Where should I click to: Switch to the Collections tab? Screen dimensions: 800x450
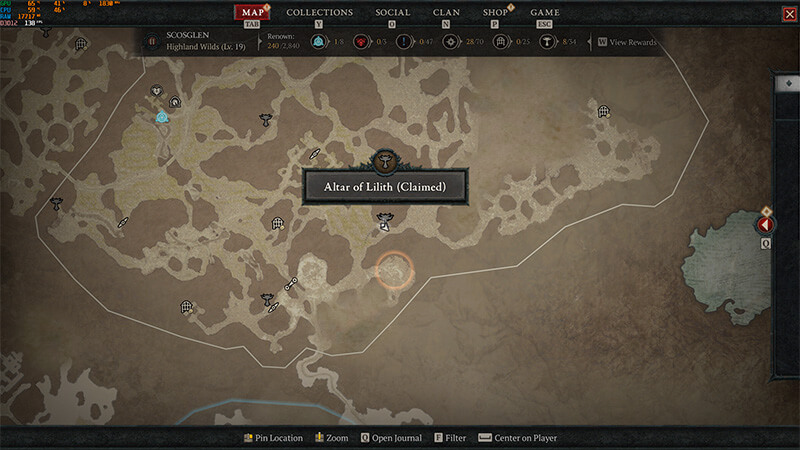(x=319, y=13)
